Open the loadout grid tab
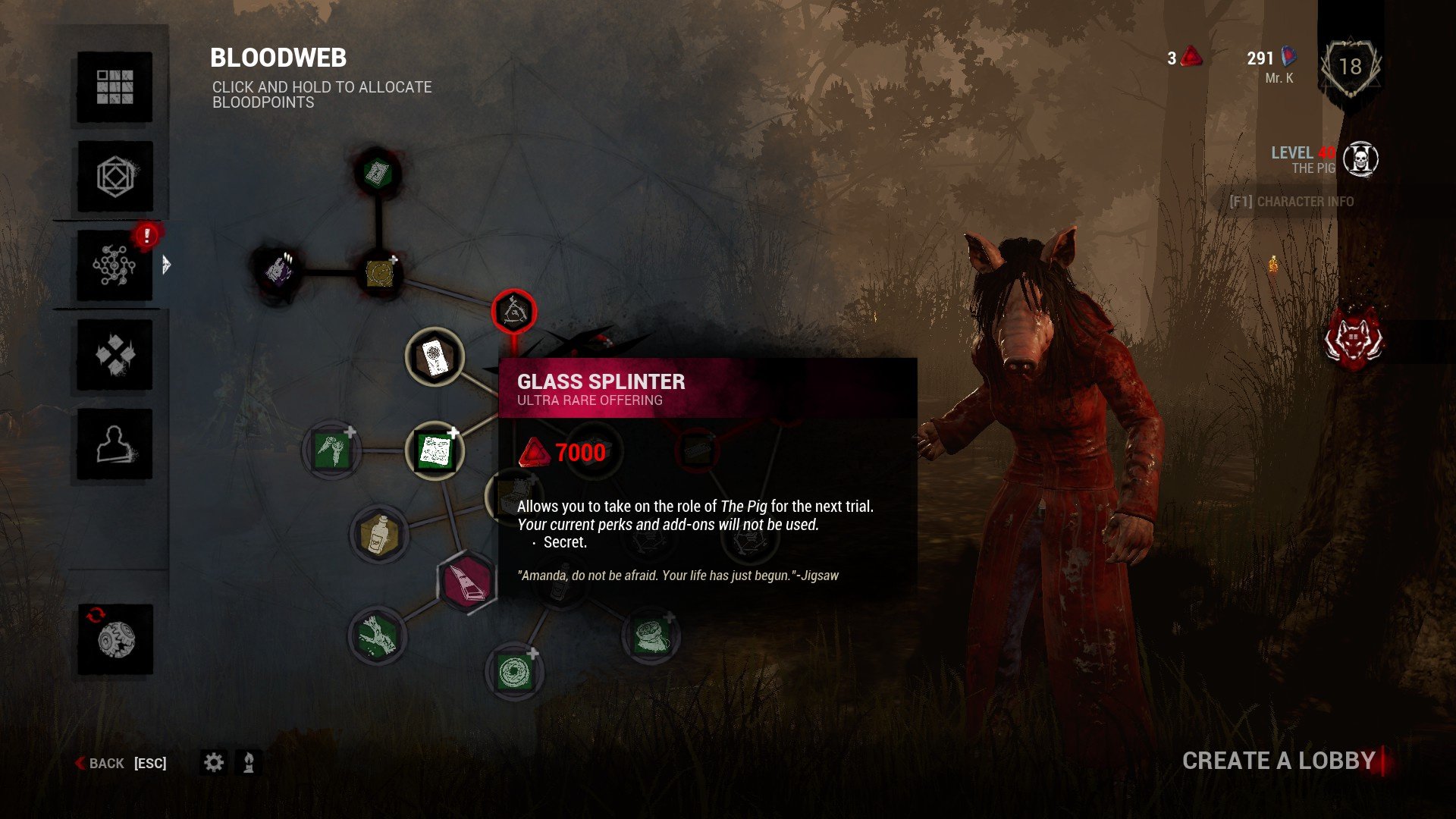This screenshot has height=819, width=1456. point(115,87)
